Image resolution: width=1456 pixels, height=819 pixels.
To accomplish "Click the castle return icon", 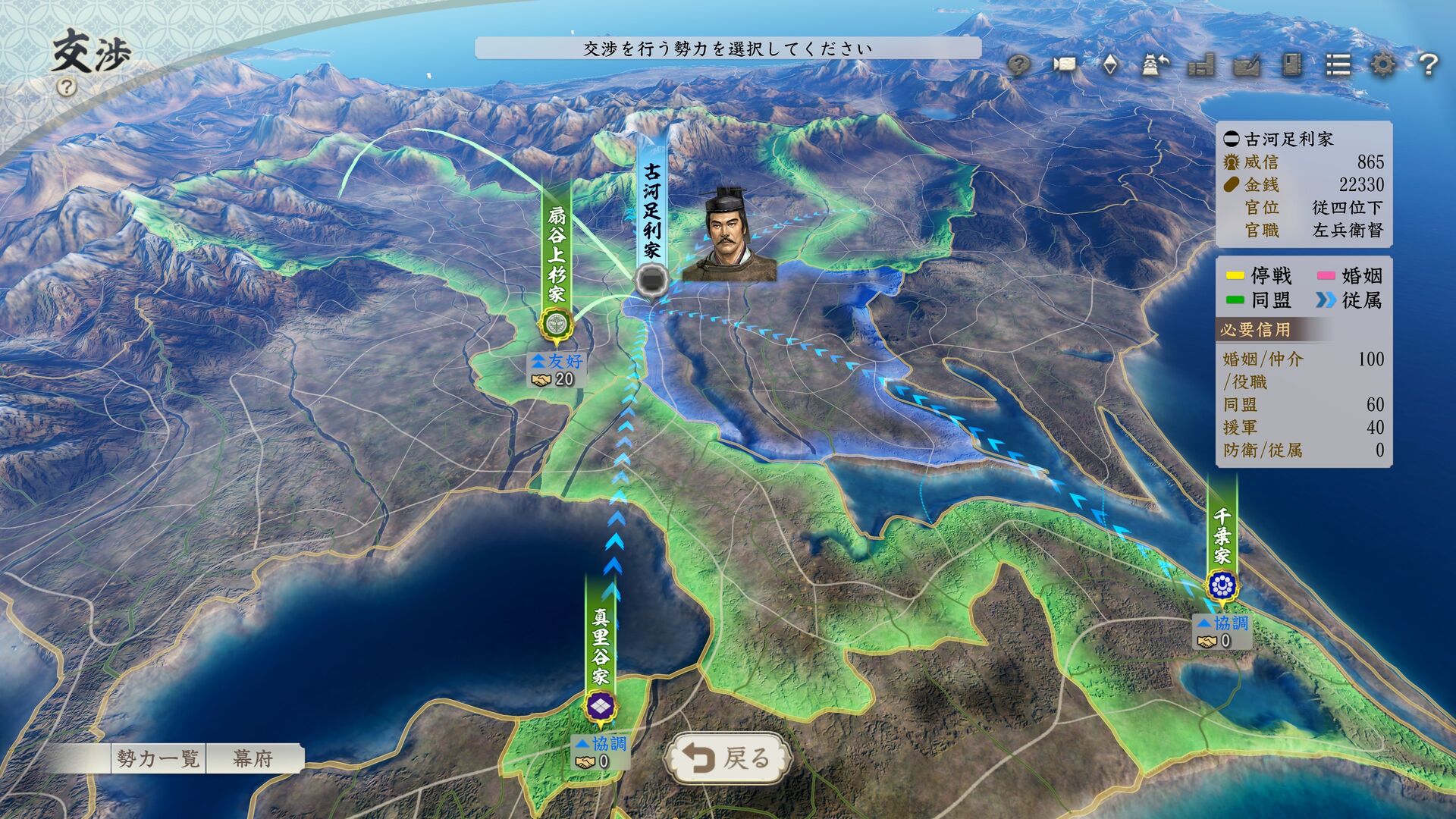I will (1155, 65).
